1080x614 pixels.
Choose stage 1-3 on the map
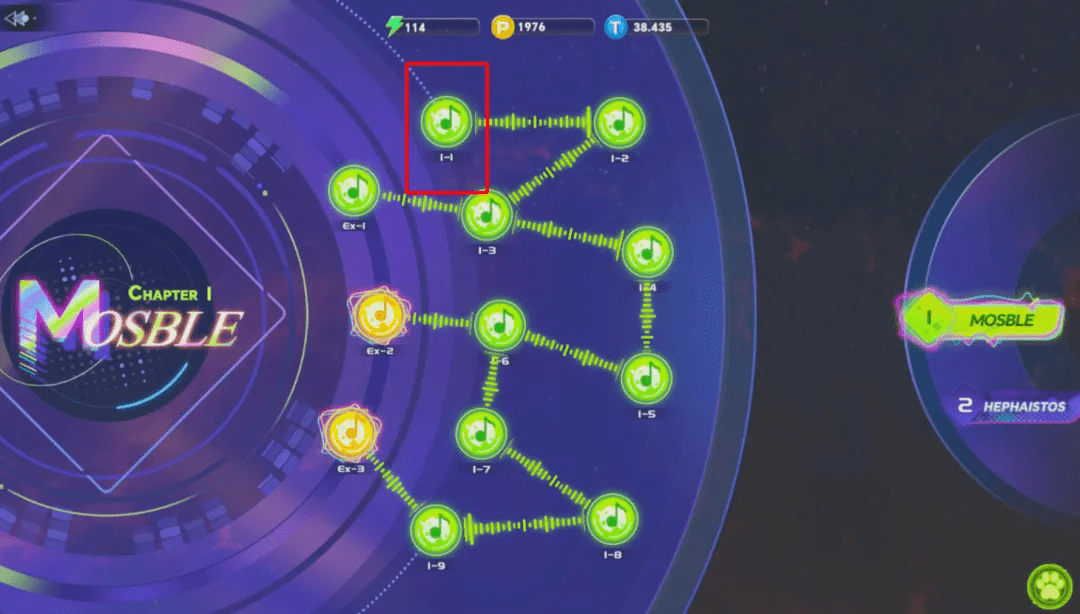click(x=486, y=214)
